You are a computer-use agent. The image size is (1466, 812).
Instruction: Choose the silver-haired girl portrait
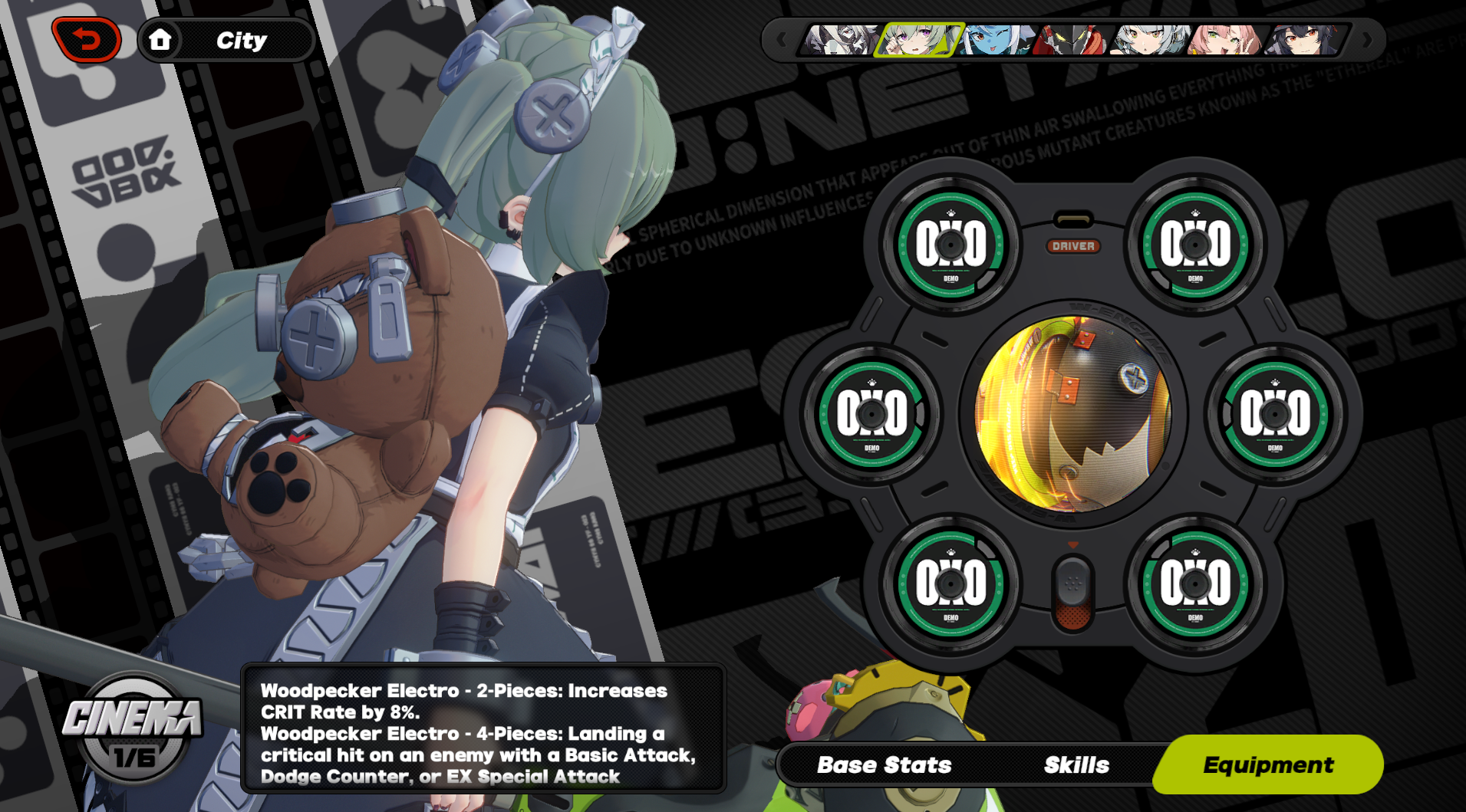point(1149,39)
